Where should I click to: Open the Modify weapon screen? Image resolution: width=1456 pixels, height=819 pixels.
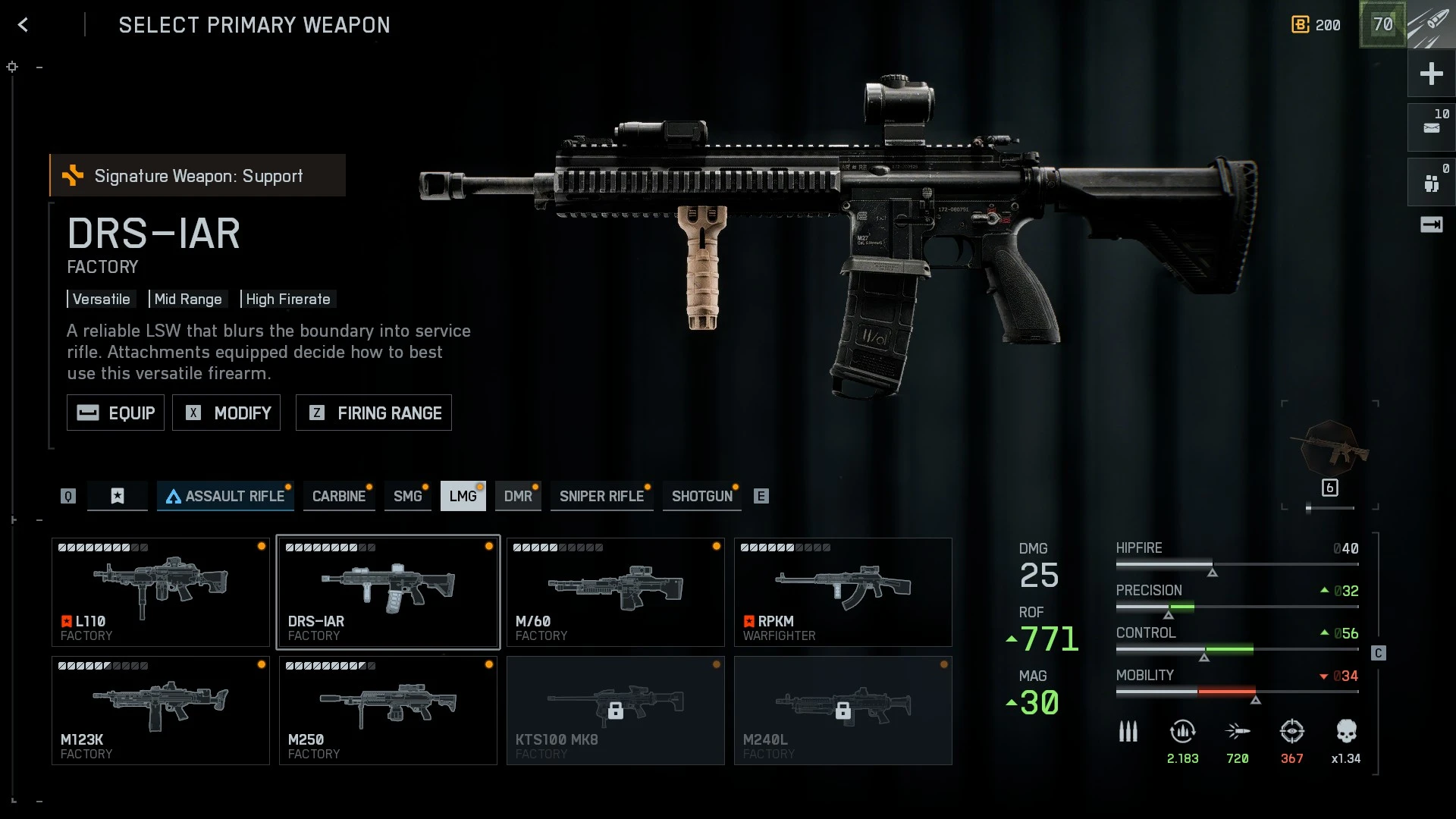click(x=226, y=413)
